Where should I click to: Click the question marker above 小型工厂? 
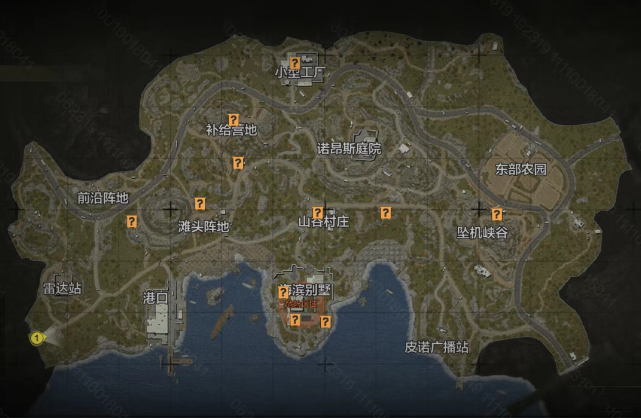(x=294, y=63)
